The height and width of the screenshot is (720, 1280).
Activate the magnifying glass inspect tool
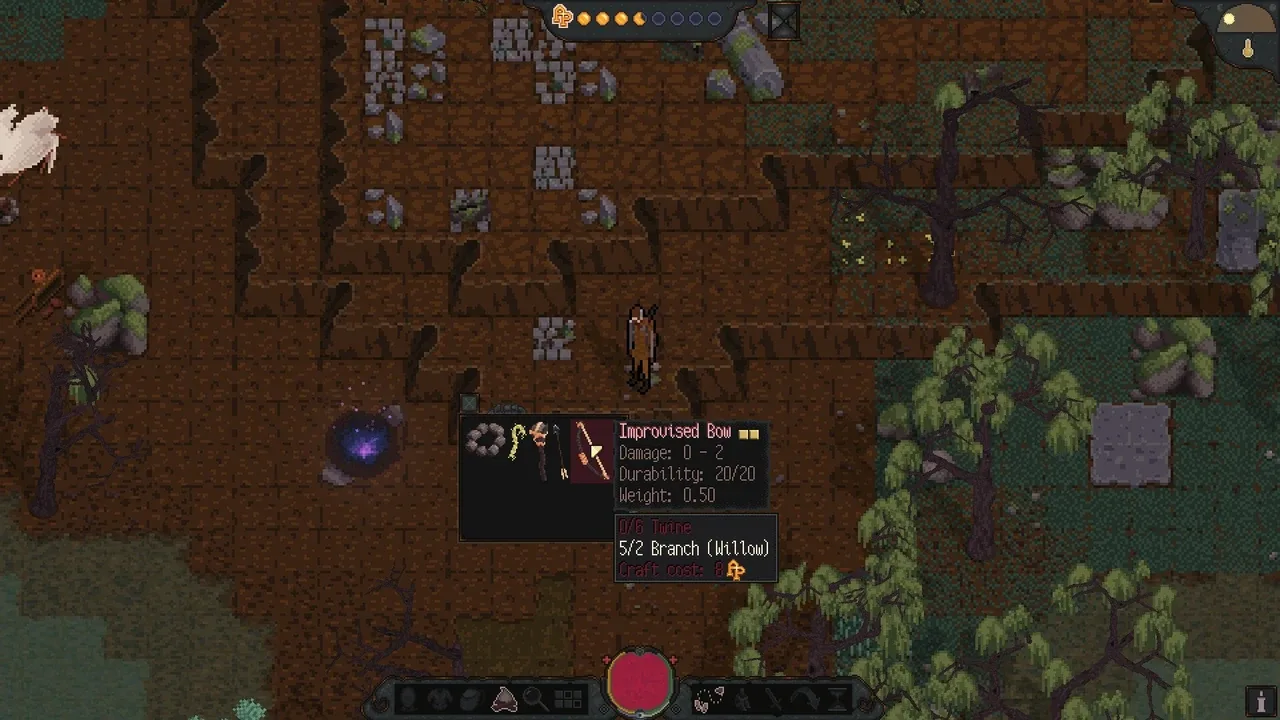tap(536, 699)
